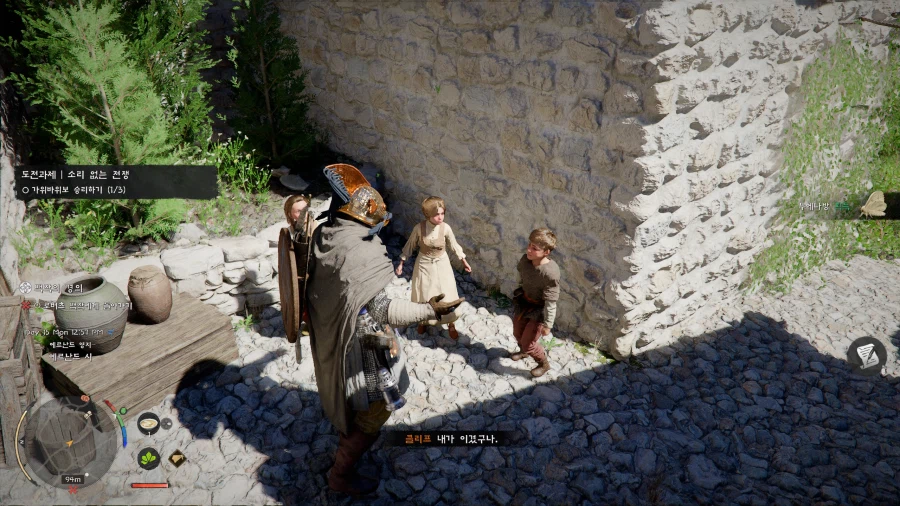Screen dimensions: 900x506
Task: Open the scroll and quill journal icon
Action: point(866,355)
